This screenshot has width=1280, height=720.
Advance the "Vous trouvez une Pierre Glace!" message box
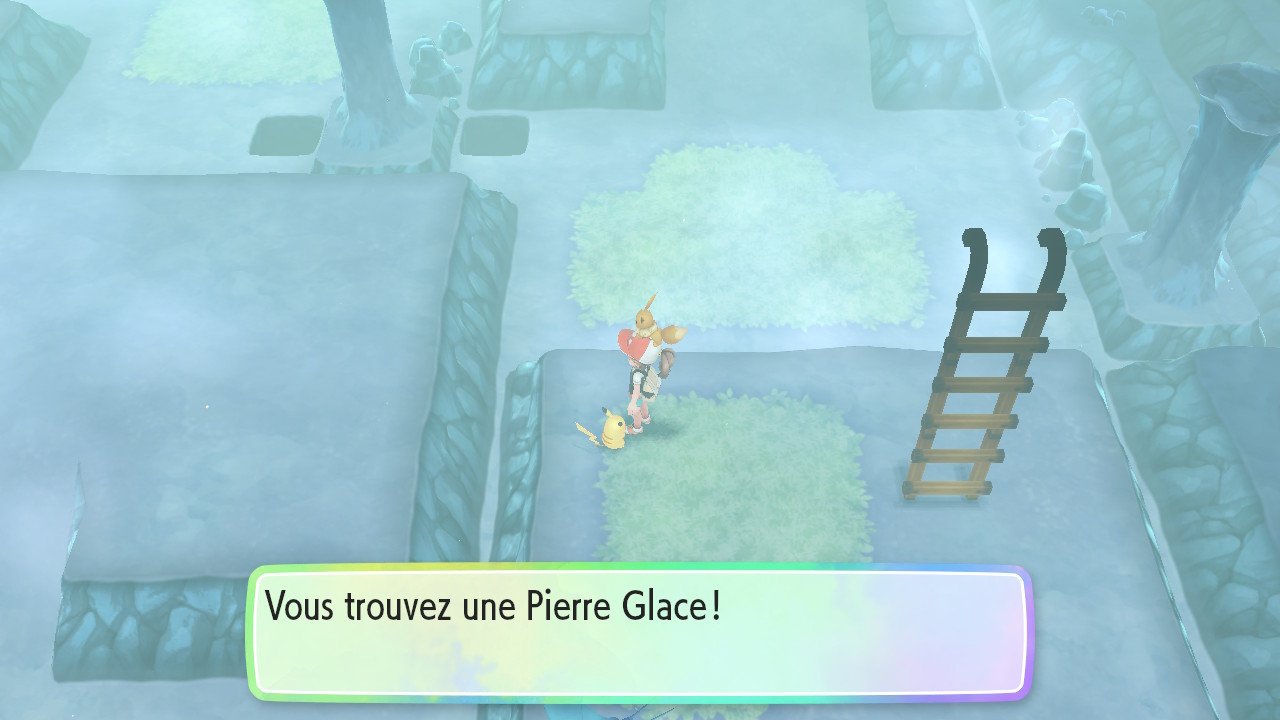pos(640,632)
